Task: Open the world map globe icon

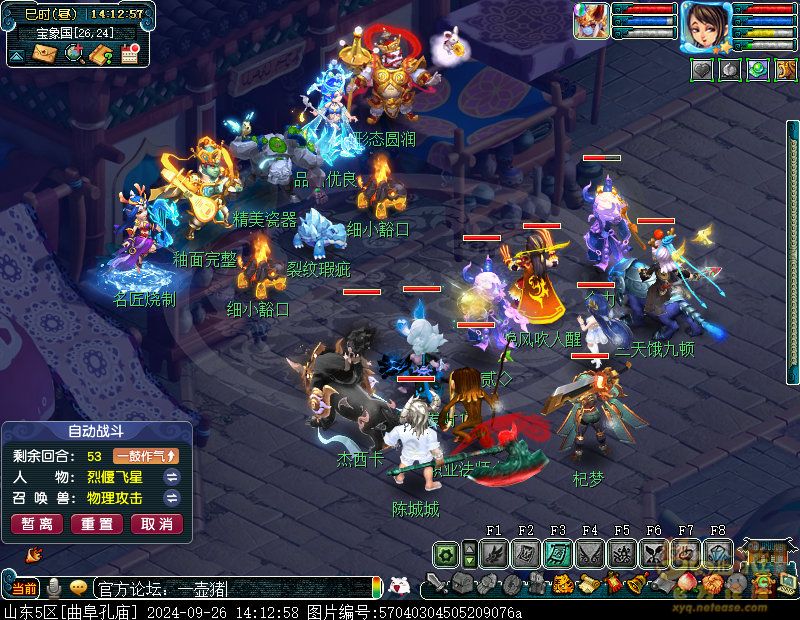Action: [73, 55]
